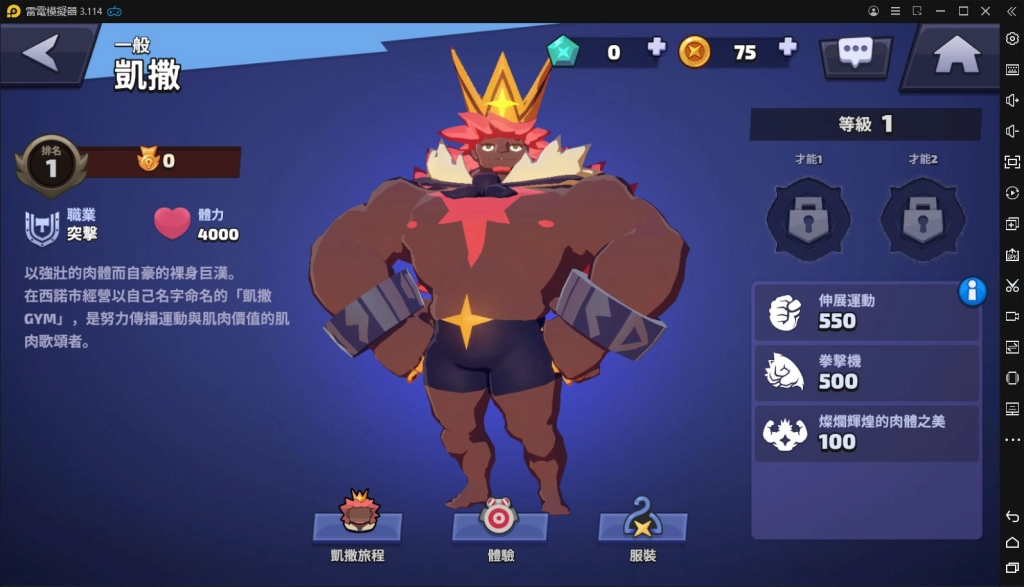Show skill info with the blue i icon

972,291
